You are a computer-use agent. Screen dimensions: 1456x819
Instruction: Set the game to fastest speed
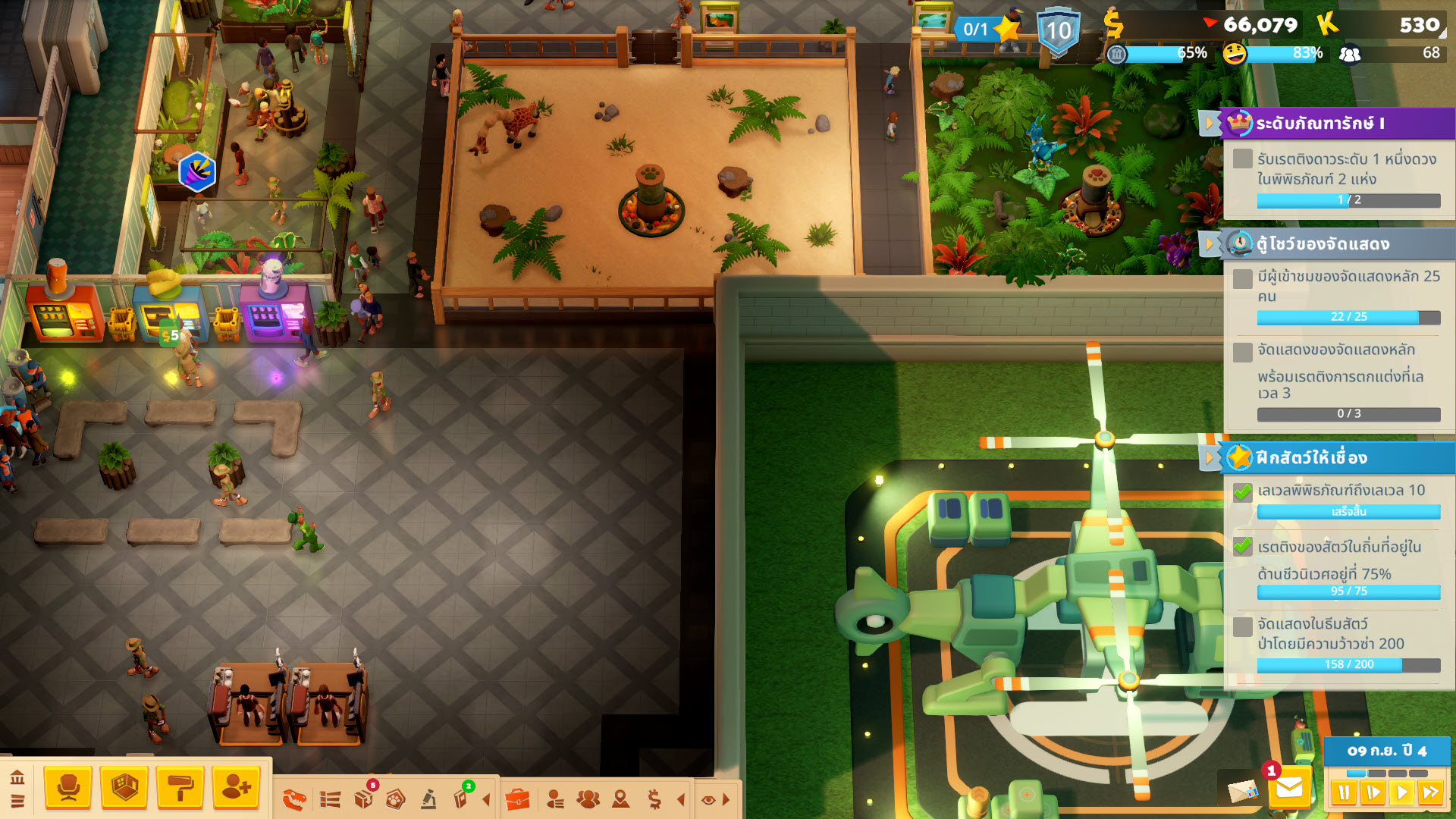coord(1431,793)
